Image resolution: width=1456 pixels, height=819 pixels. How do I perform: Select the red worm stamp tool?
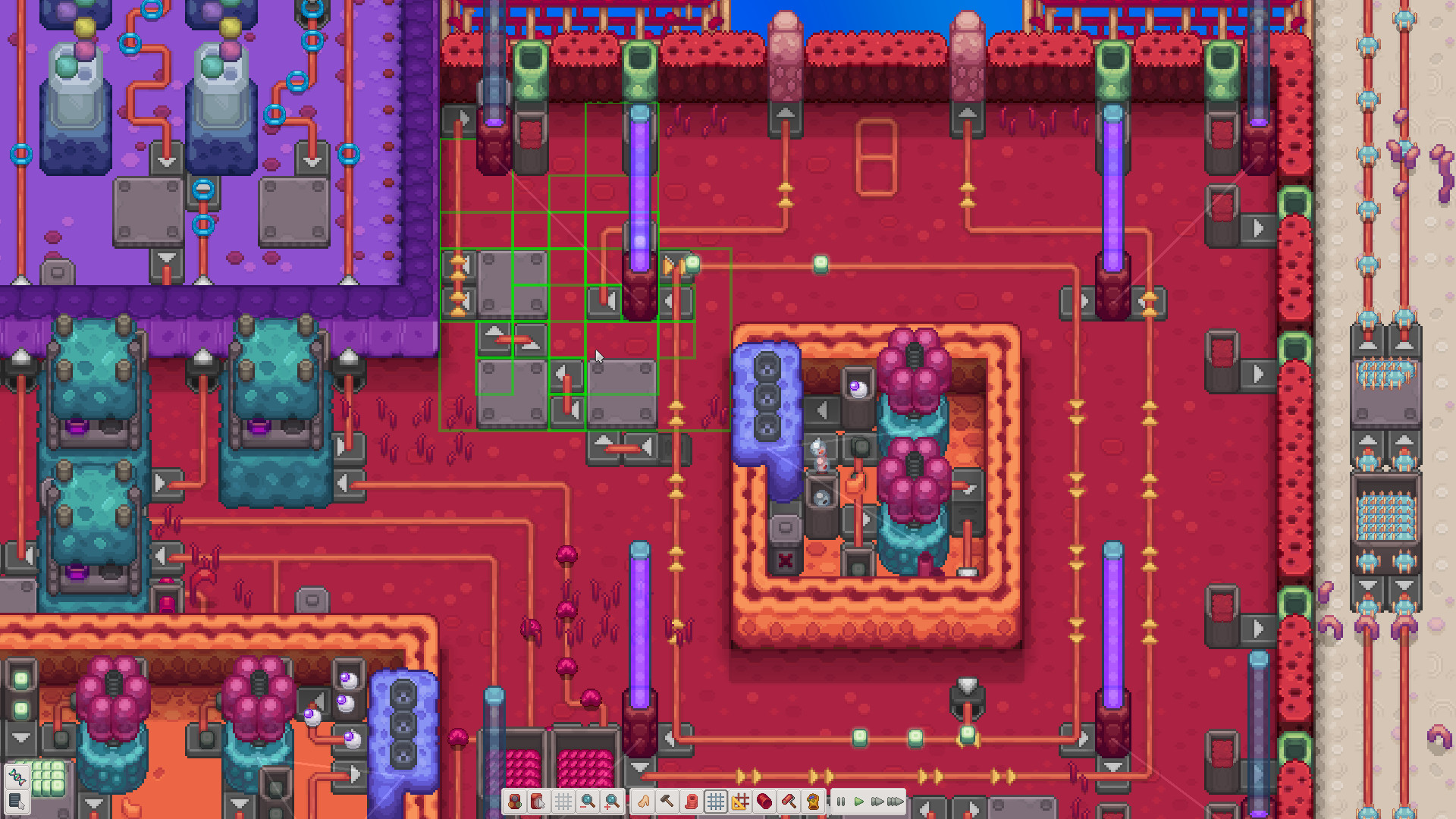coord(692,800)
